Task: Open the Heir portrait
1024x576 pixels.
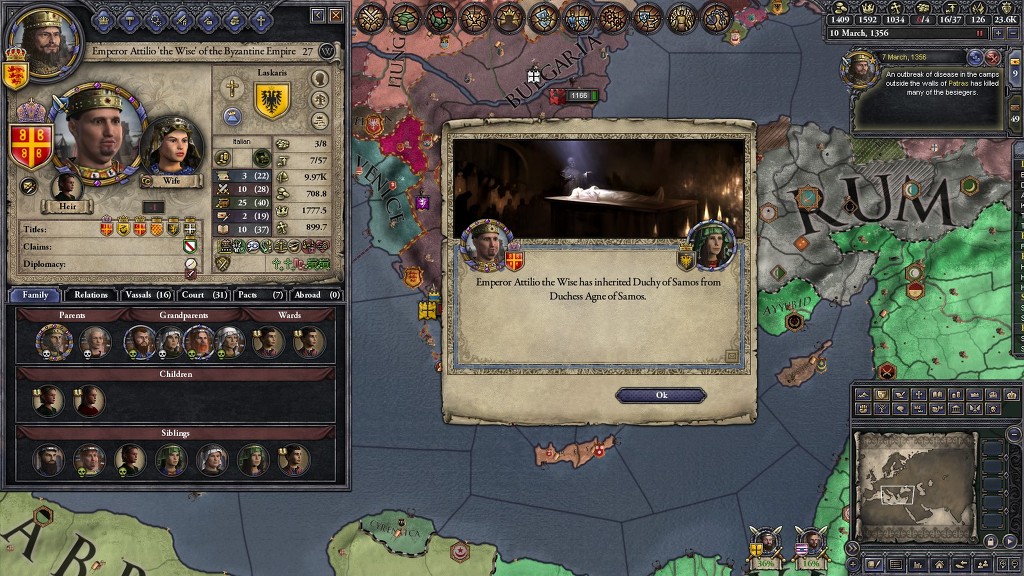Action: (x=68, y=188)
